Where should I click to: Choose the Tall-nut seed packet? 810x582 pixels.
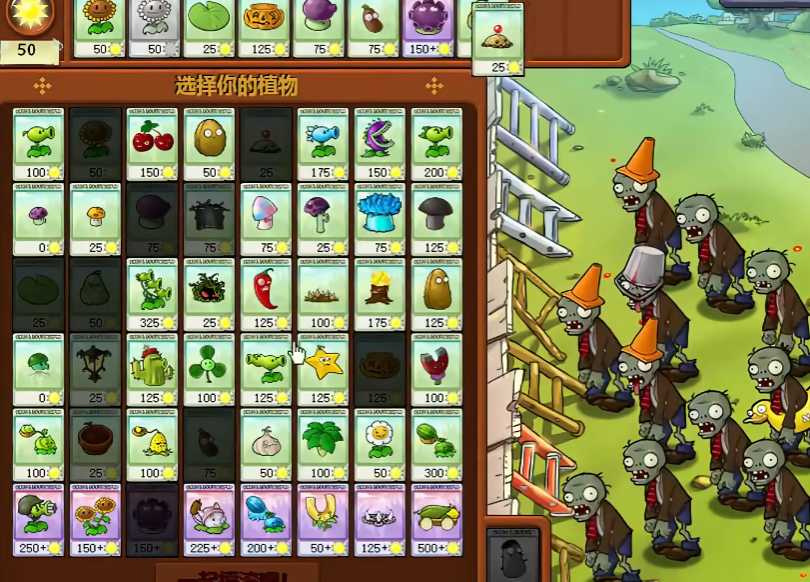[437, 294]
